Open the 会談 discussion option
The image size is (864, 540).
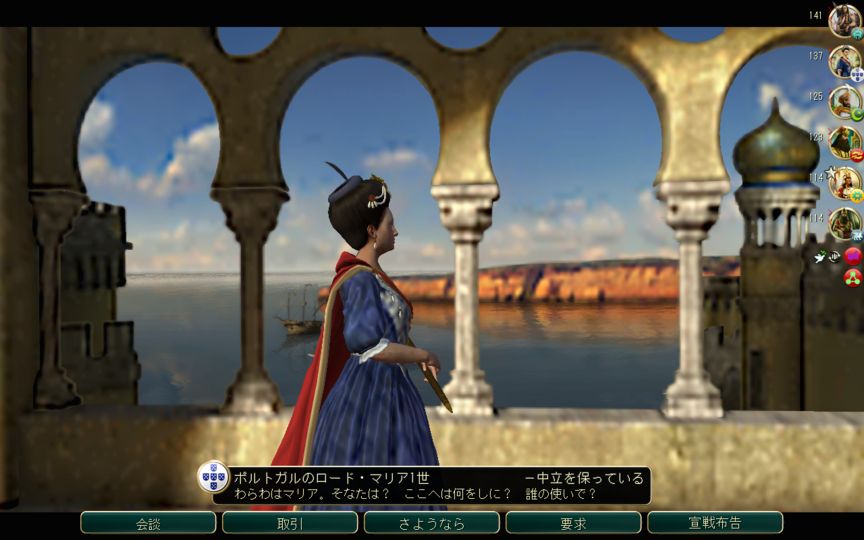pyautogui.click(x=148, y=523)
